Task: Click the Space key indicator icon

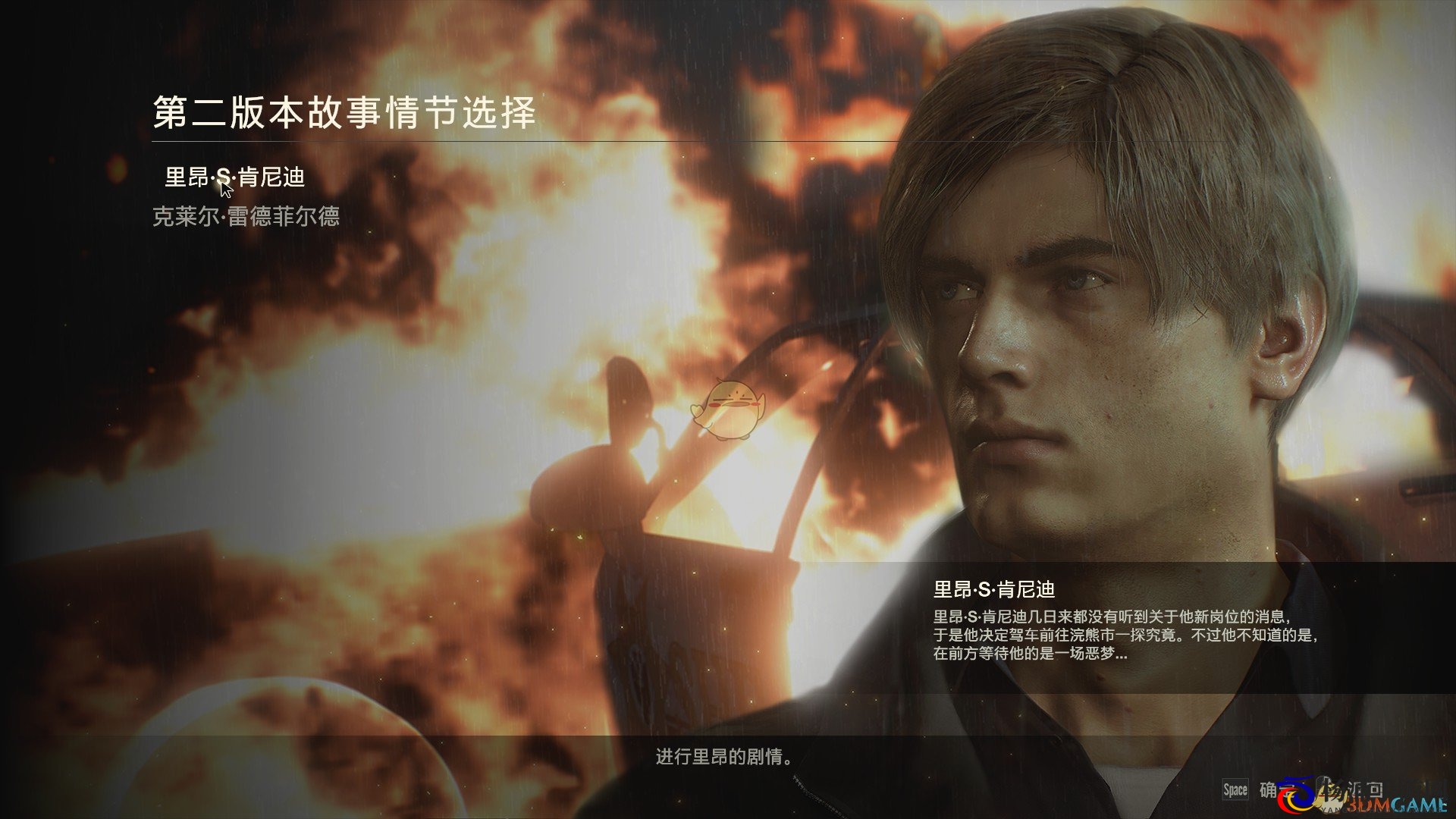Action: coord(1235,789)
